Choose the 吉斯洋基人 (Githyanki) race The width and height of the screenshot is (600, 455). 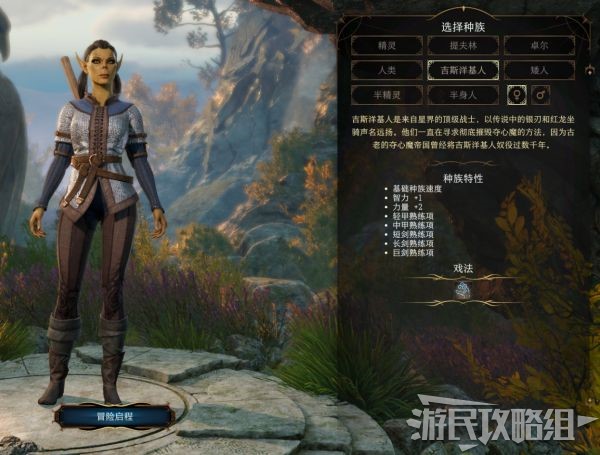point(462,70)
